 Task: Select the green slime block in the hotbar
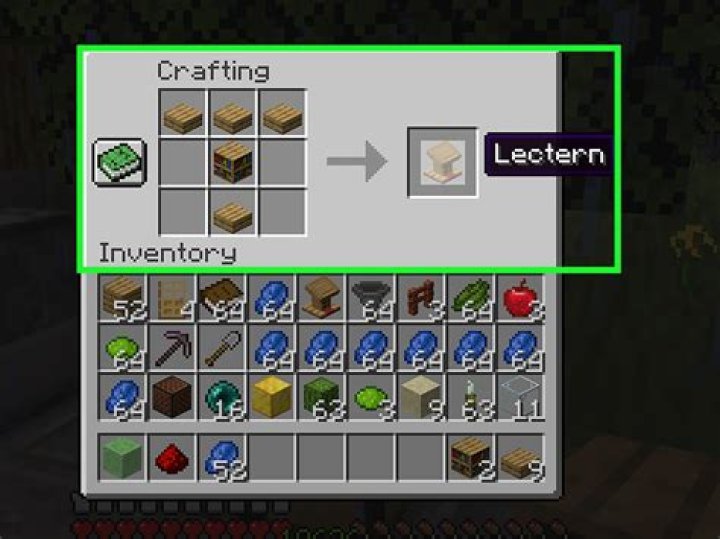122,458
